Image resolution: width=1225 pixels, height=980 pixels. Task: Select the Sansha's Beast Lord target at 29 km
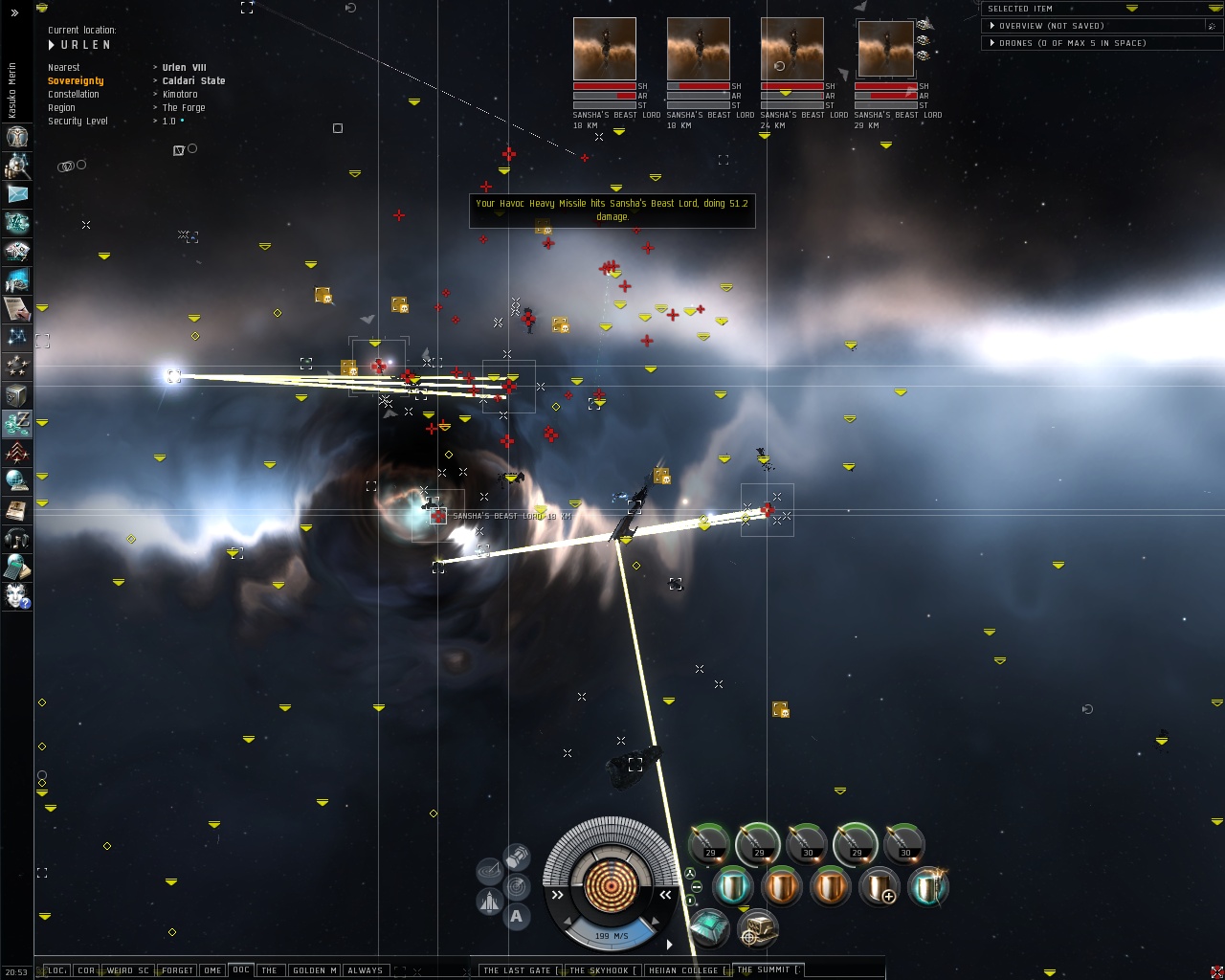pos(885,49)
